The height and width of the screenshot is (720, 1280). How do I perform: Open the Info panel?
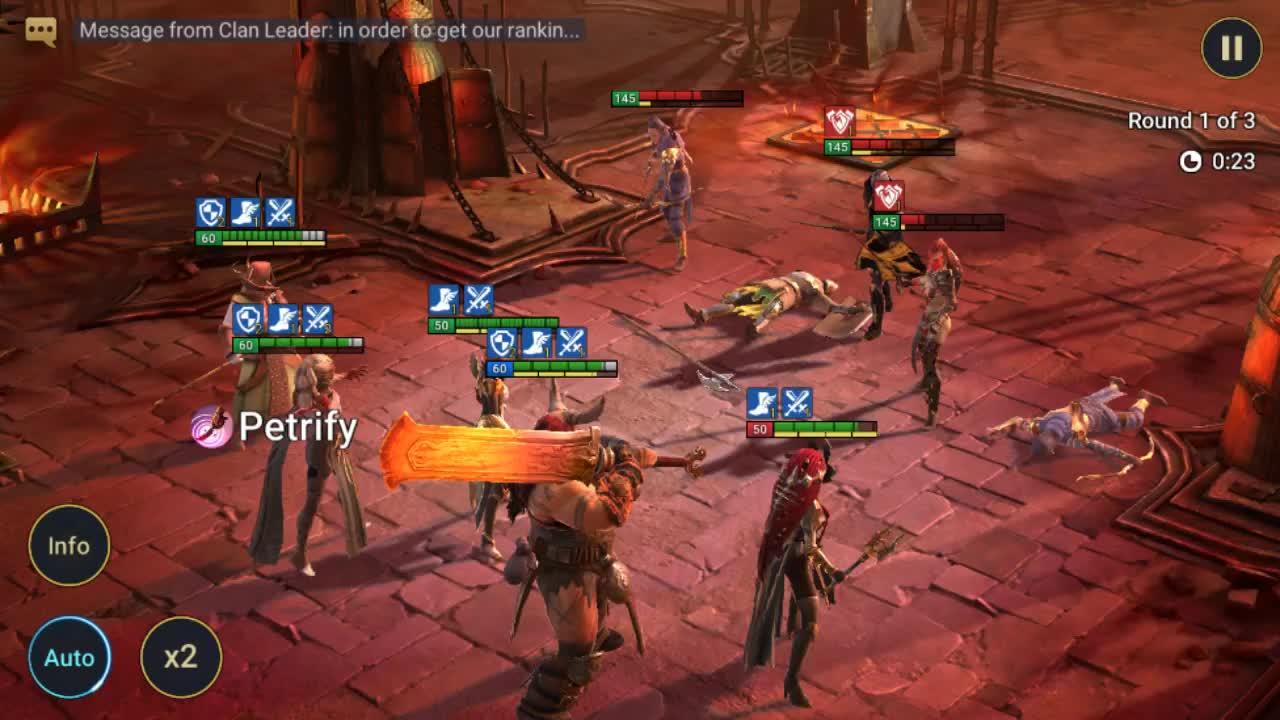pyautogui.click(x=69, y=545)
